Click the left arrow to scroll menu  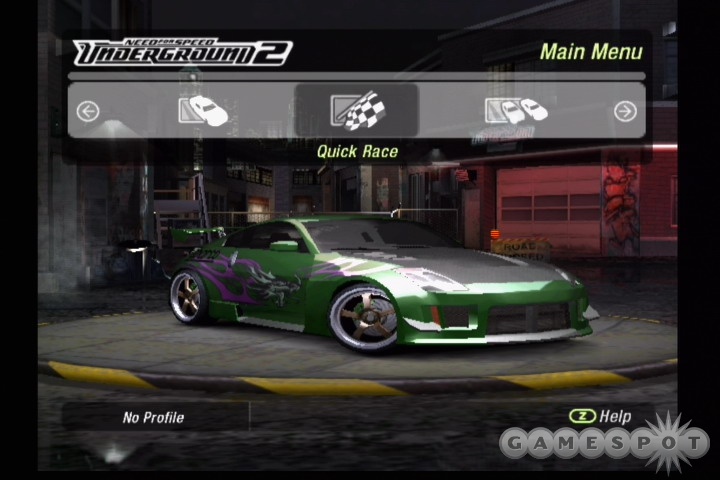88,111
